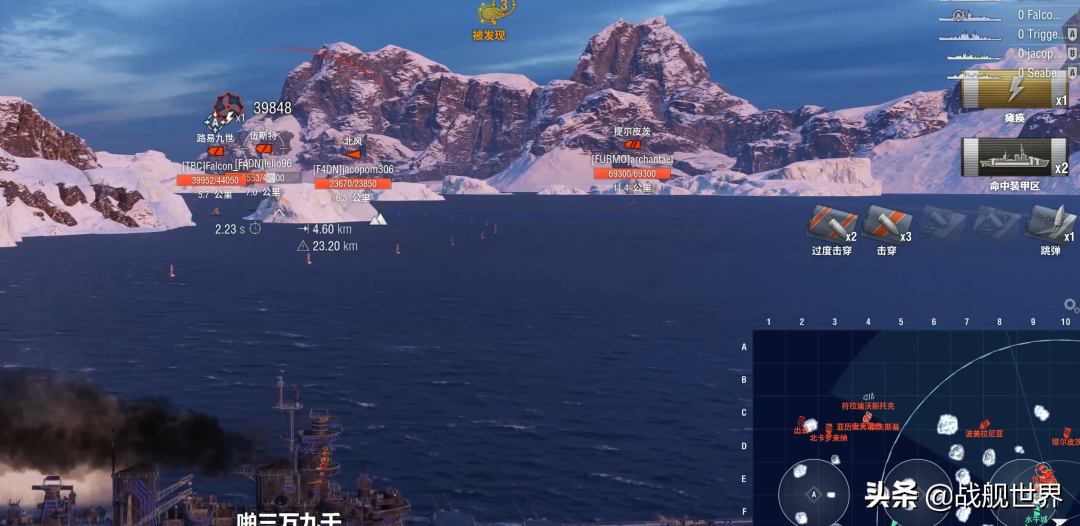This screenshot has height=526, width=1080.
Task: Click the 过度击穿 overpenetration ribbon
Action: pyautogui.click(x=832, y=225)
